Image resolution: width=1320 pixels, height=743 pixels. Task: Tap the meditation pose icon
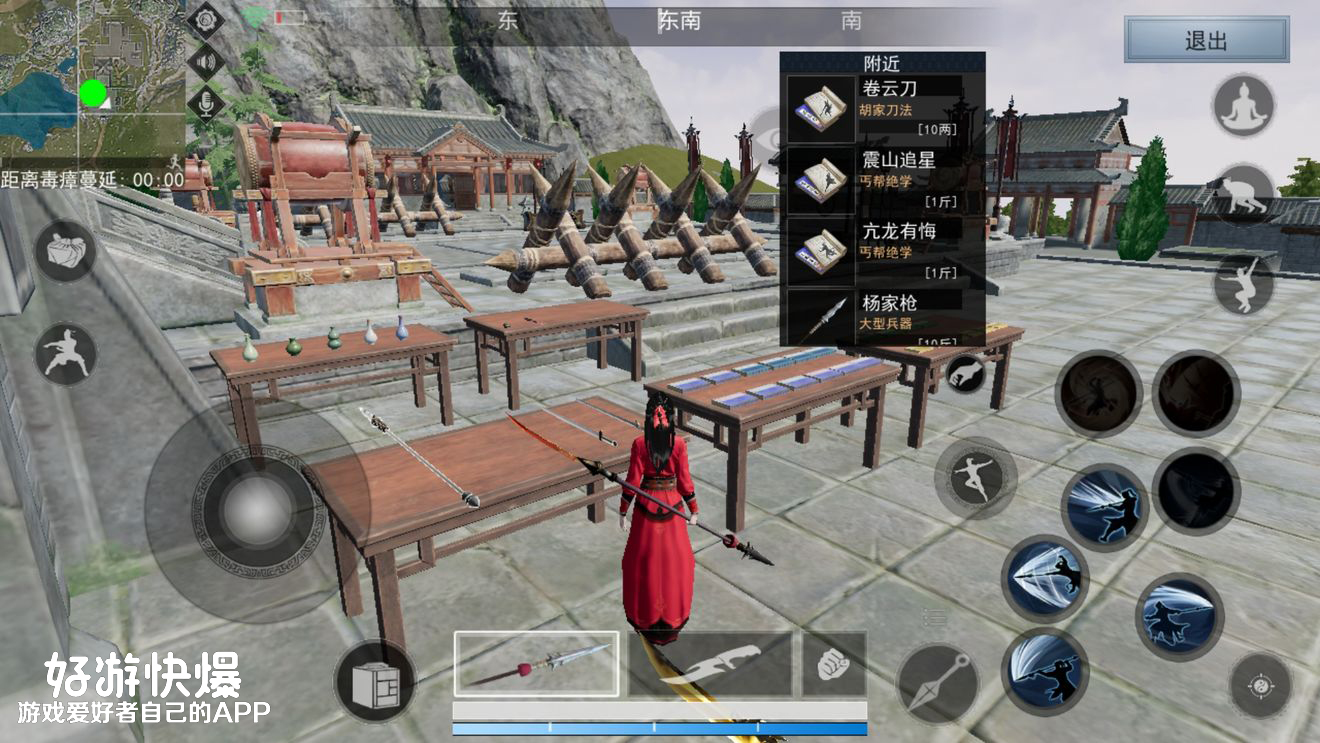[x=1243, y=105]
